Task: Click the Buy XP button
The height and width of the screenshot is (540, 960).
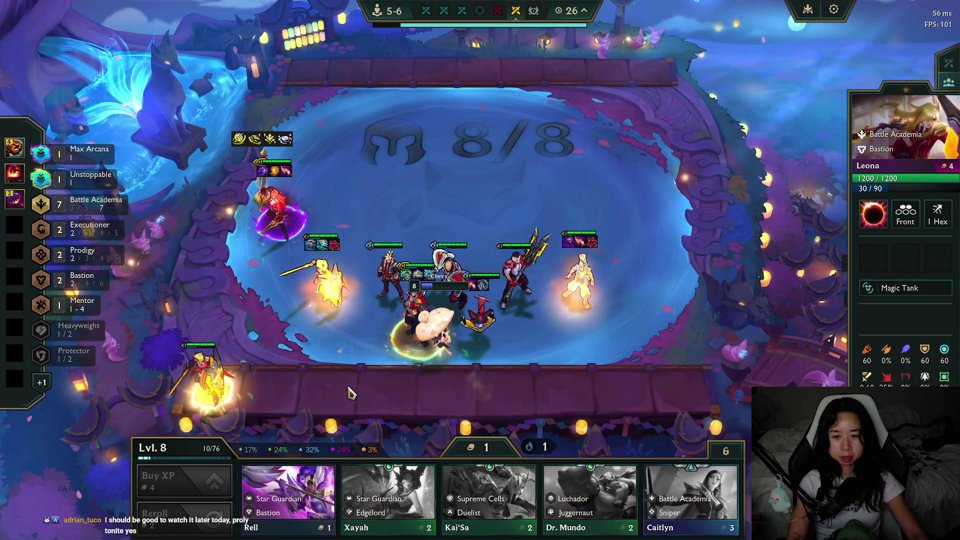Action: point(184,480)
